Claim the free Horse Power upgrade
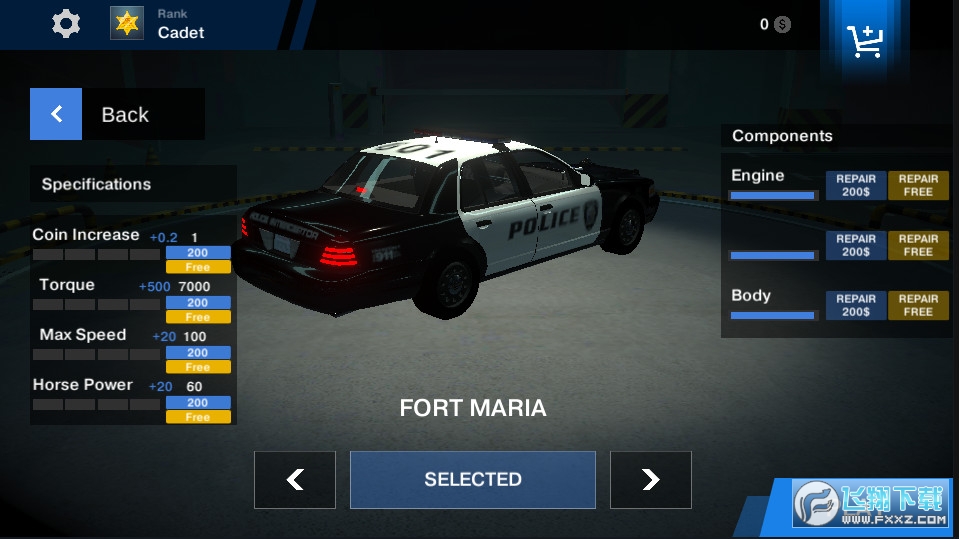Screen dimensions: 959x539 (198, 417)
